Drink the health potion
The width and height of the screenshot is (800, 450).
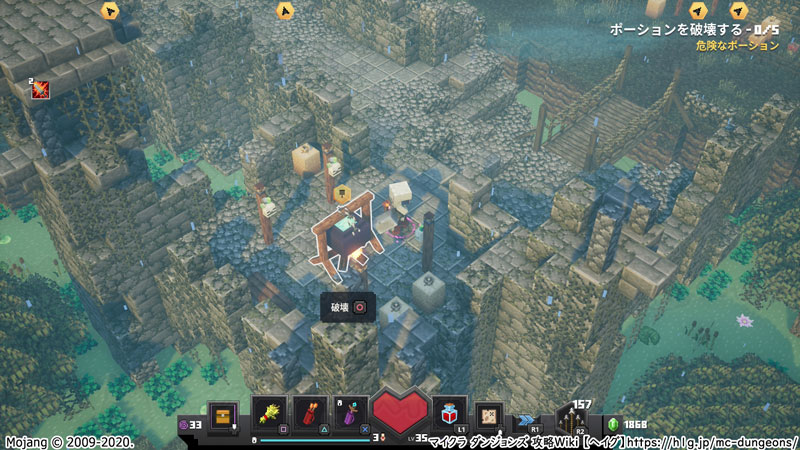point(449,413)
